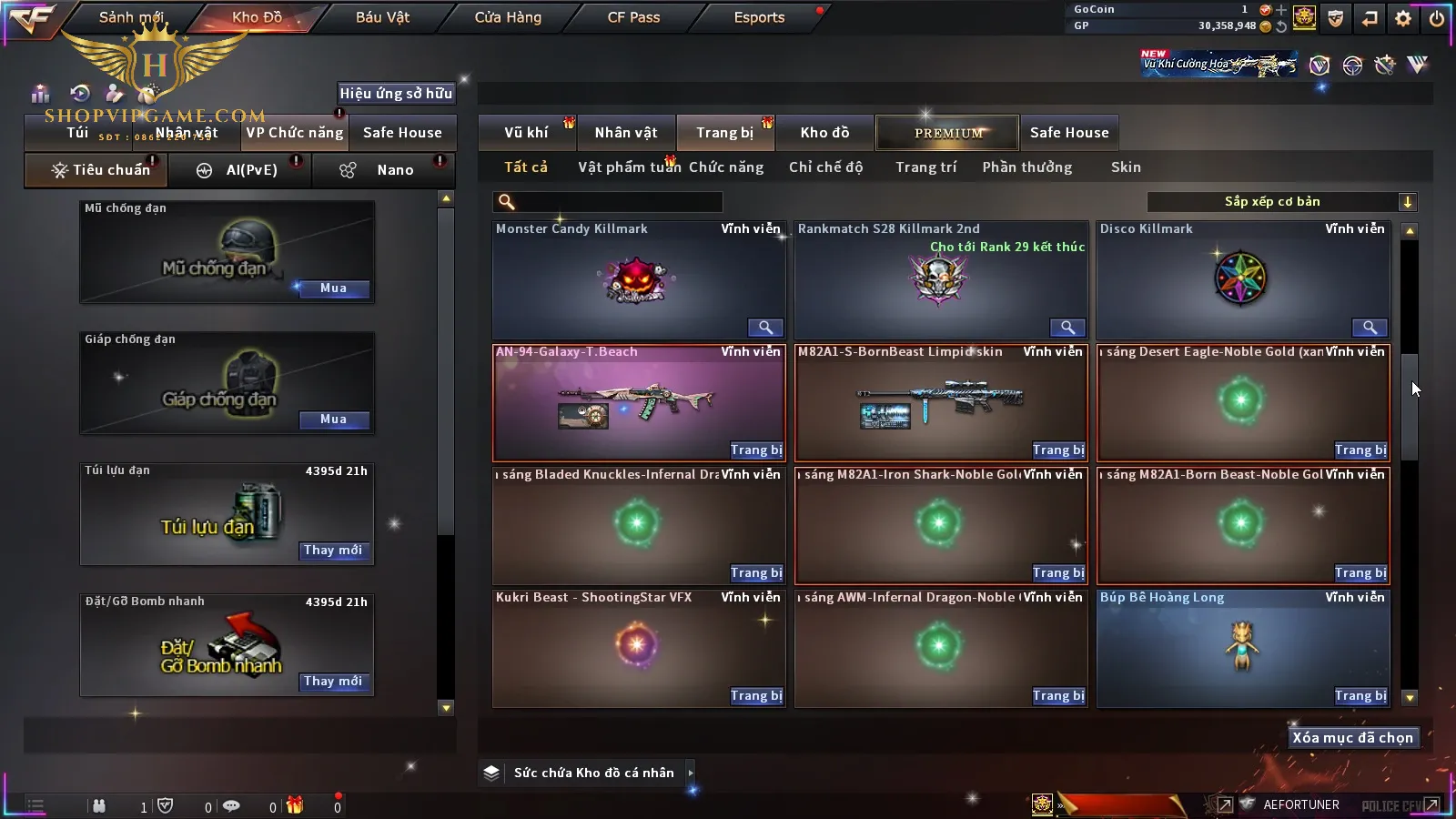Click Xóa mục đã chọn button
Screen dimensions: 1456x819
click(x=1352, y=738)
